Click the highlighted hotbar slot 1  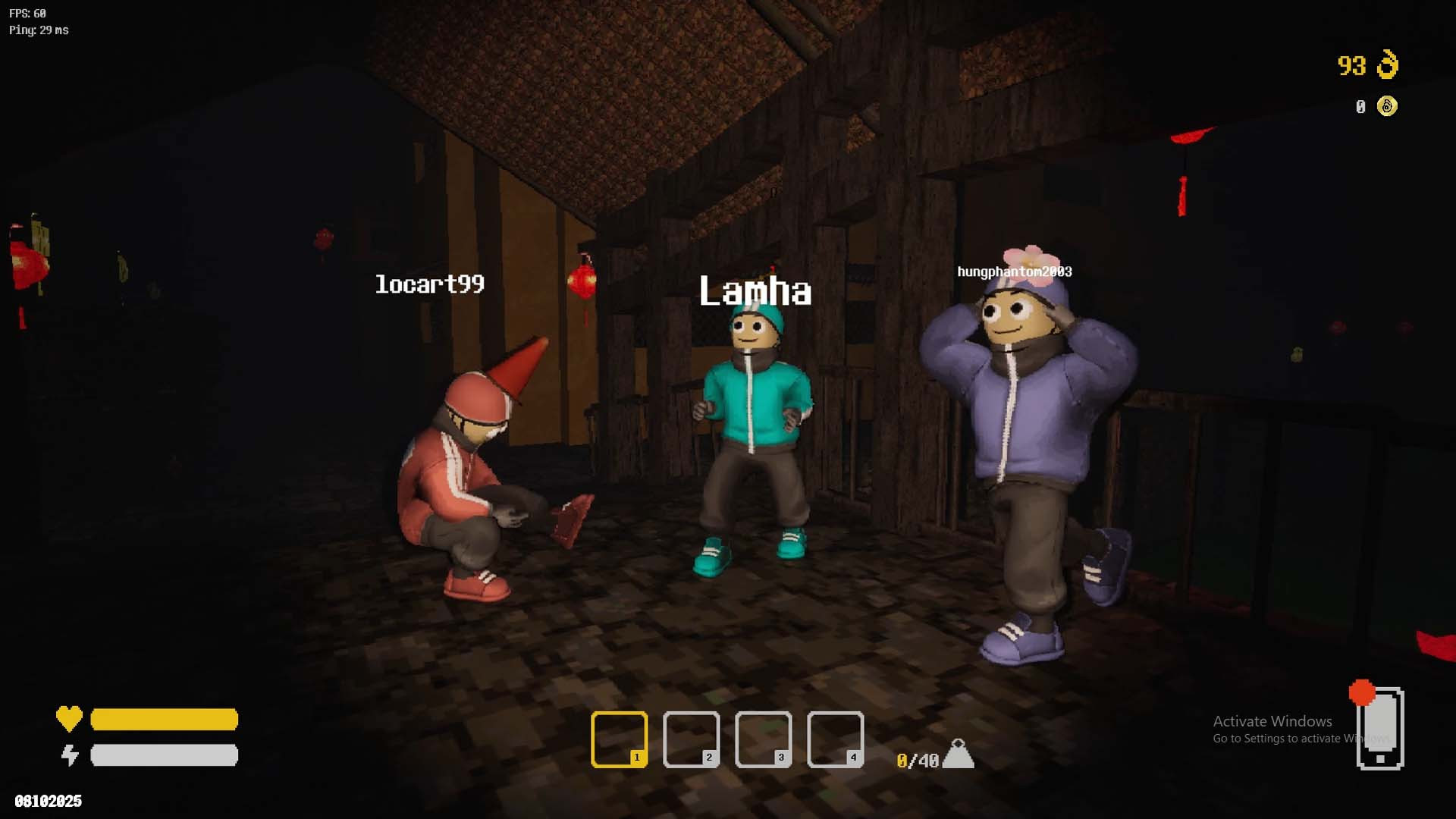pyautogui.click(x=620, y=738)
